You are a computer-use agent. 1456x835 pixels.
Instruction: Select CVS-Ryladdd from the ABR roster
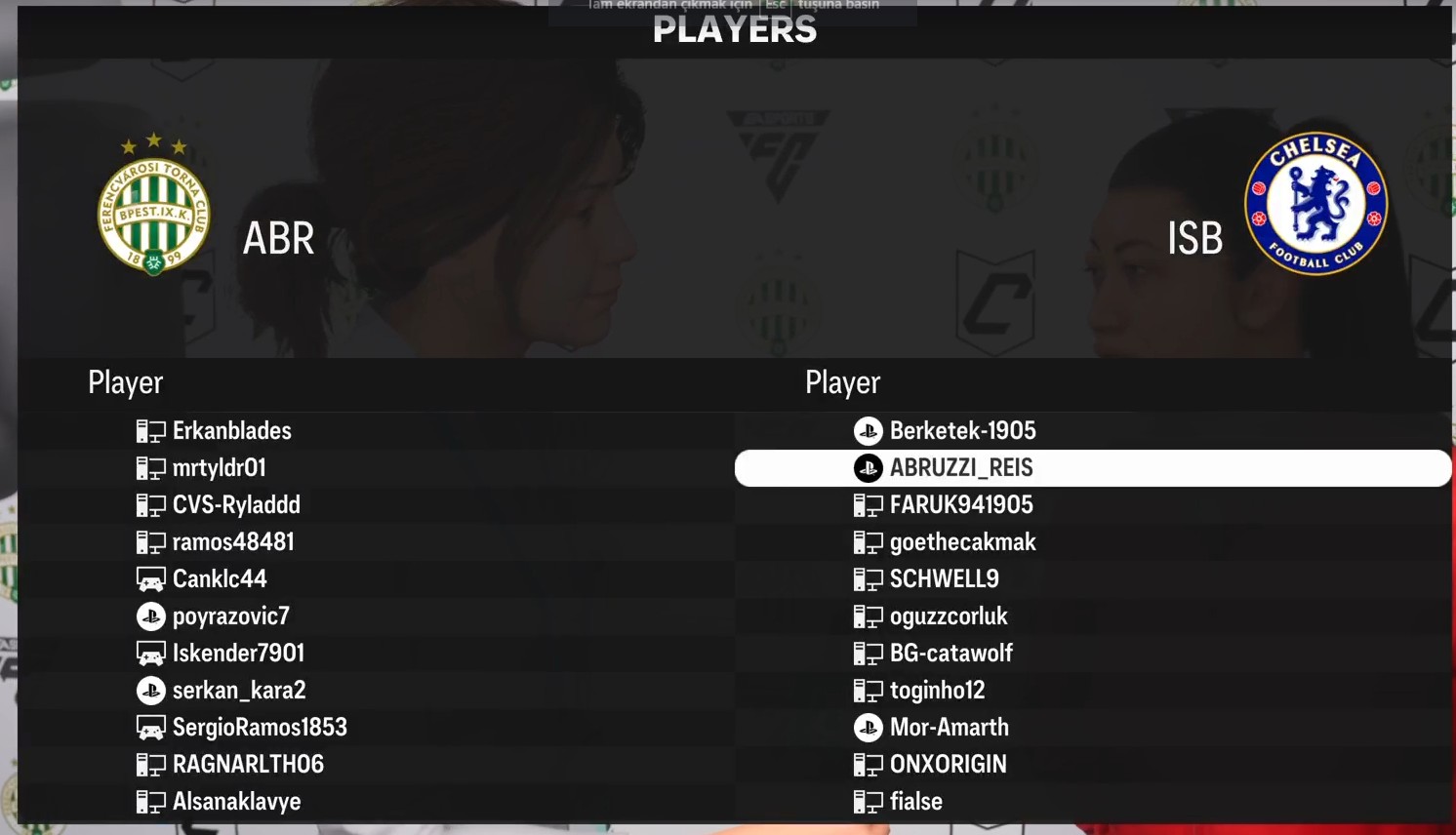[x=236, y=505]
